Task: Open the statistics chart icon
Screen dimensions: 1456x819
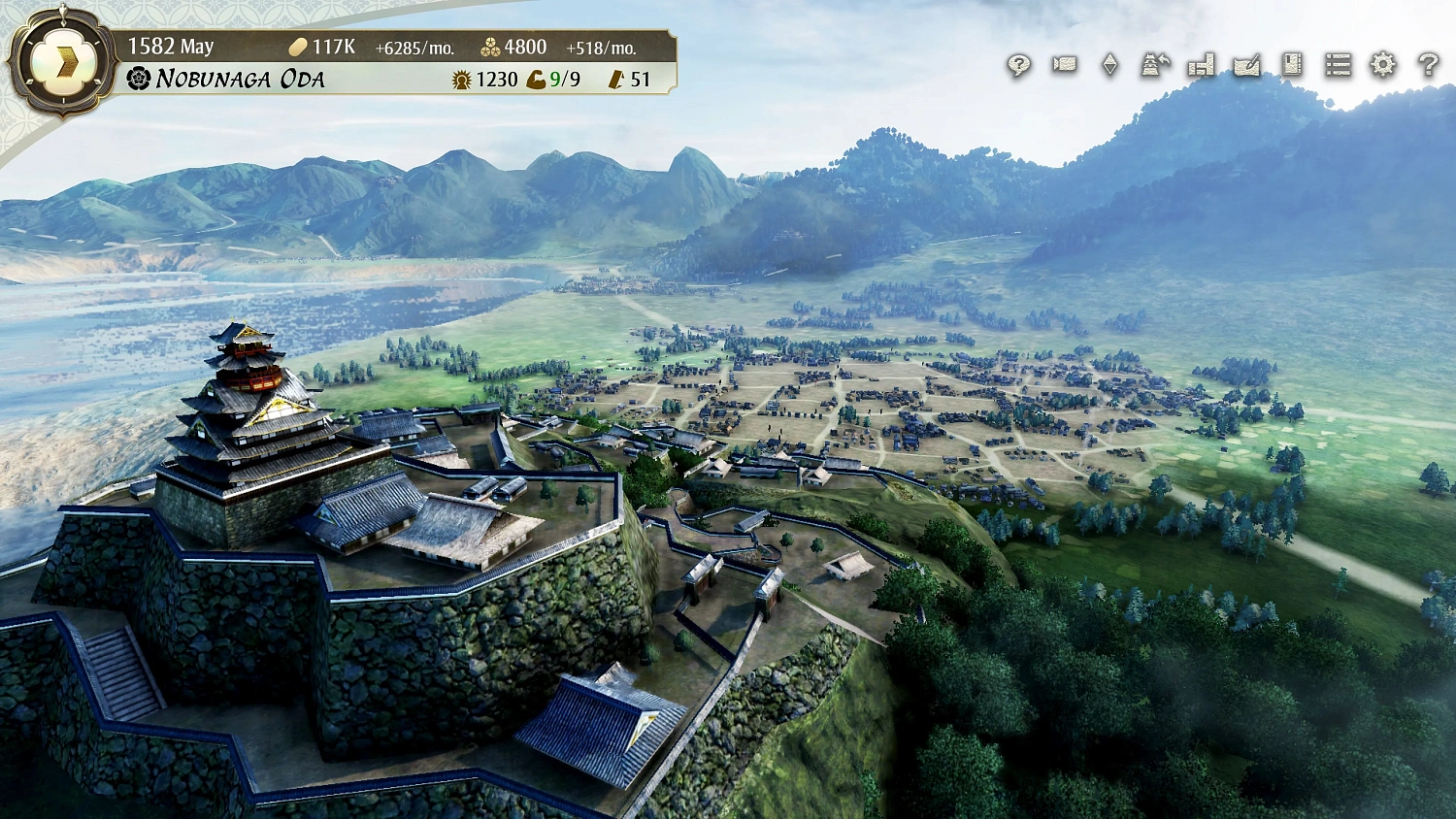Action: [x=1201, y=66]
